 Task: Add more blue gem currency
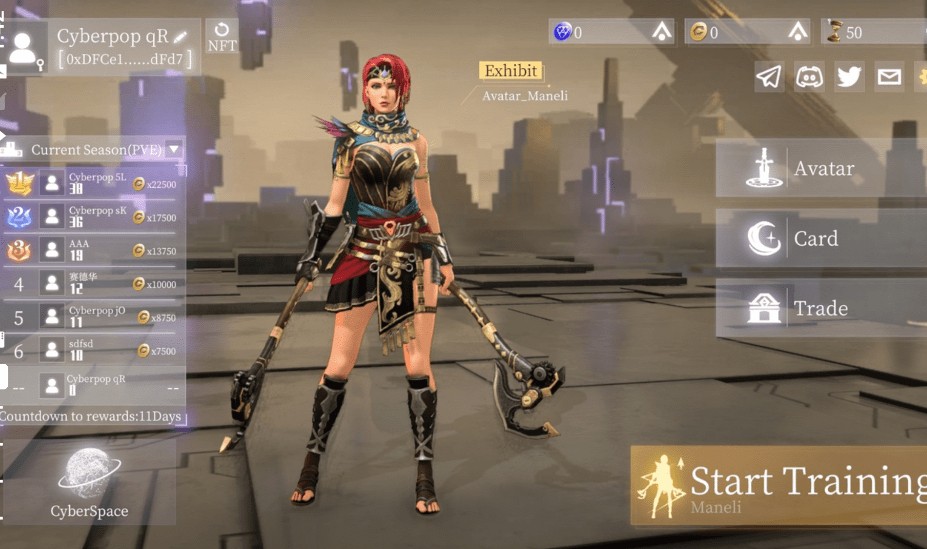click(661, 32)
